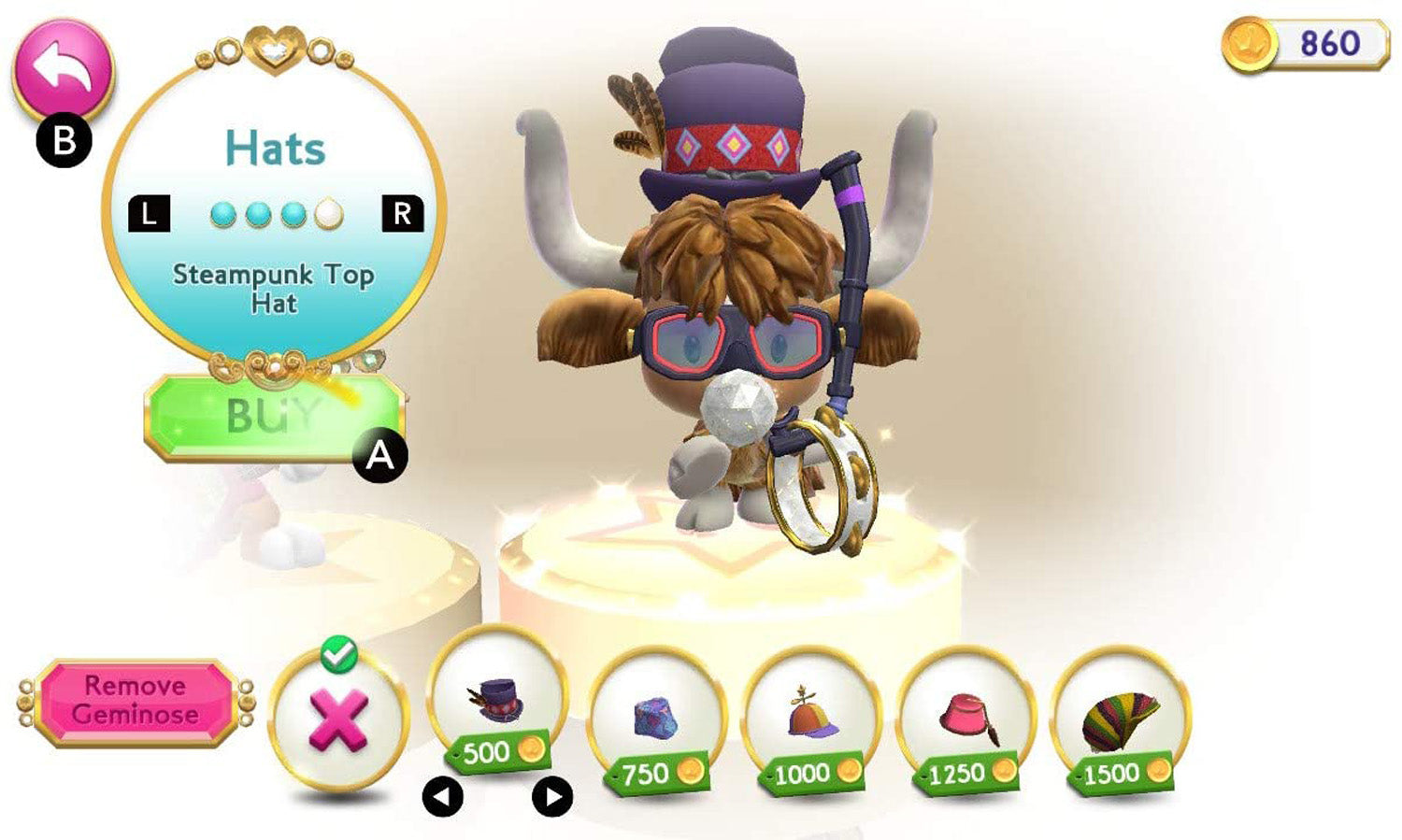Screen dimensions: 1402x840
Task: Go back with the pink arrow button
Action: point(62,71)
